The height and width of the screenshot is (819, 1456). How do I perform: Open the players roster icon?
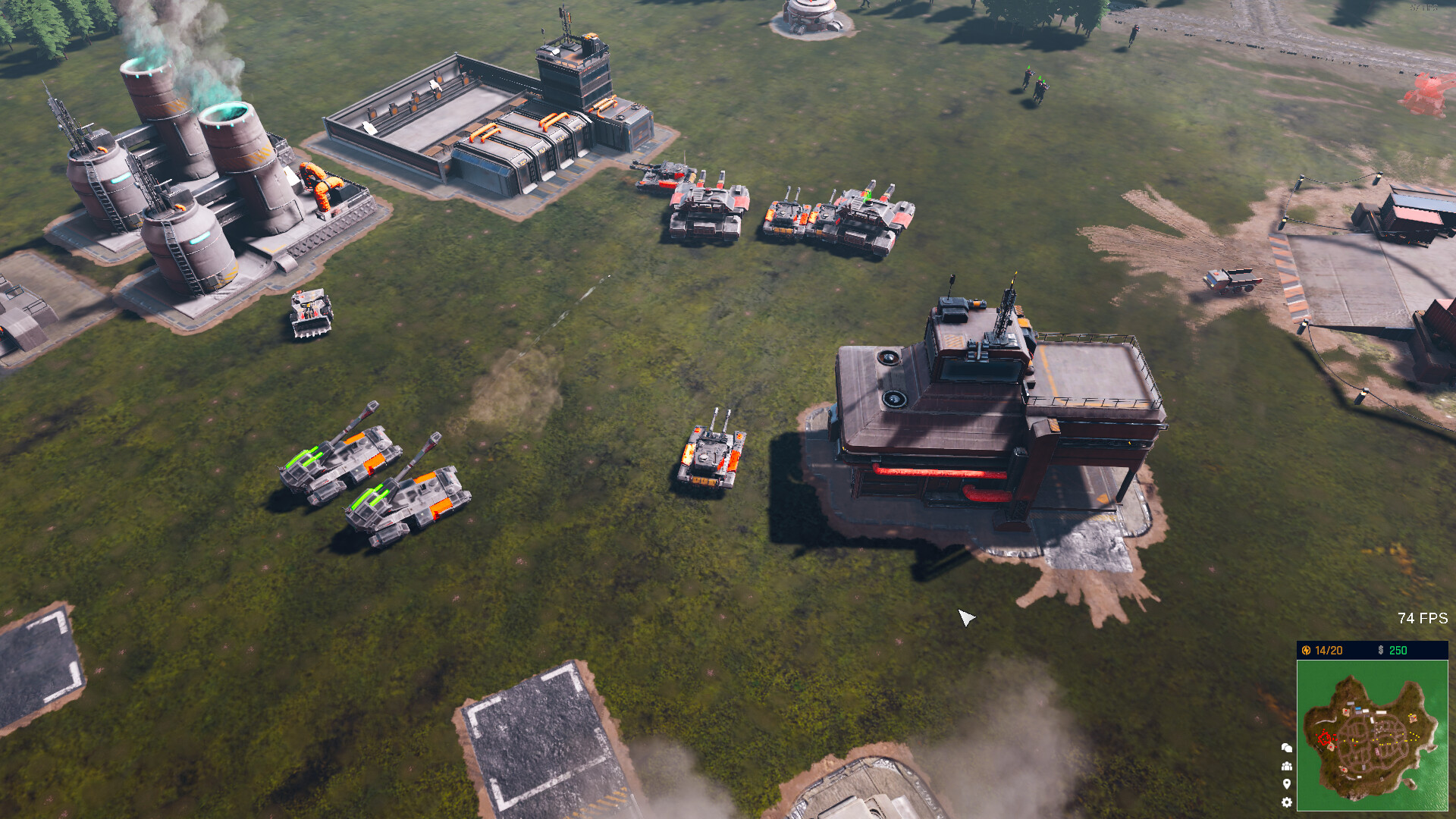click(1287, 766)
